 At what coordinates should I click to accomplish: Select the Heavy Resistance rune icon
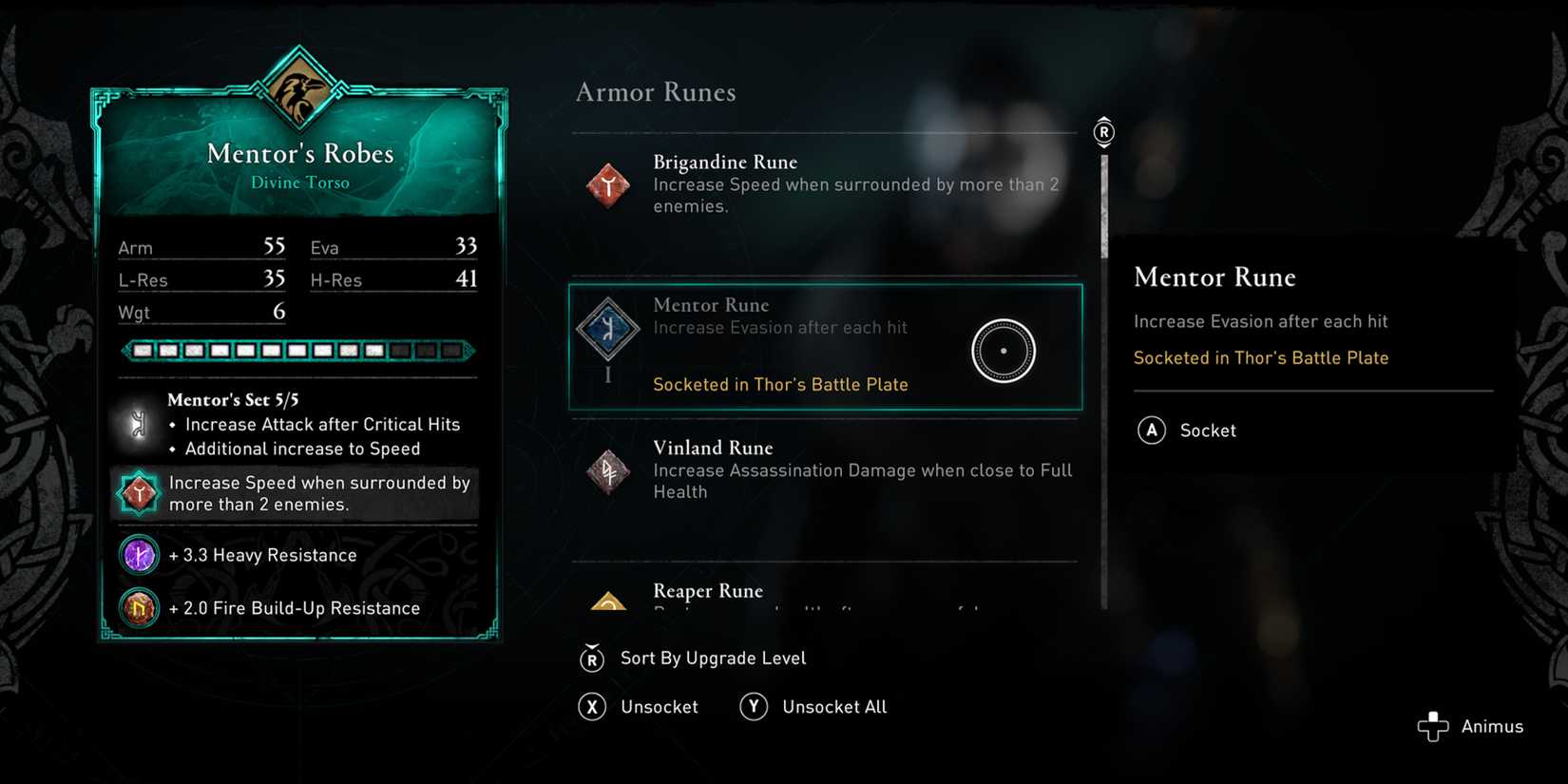pos(139,555)
